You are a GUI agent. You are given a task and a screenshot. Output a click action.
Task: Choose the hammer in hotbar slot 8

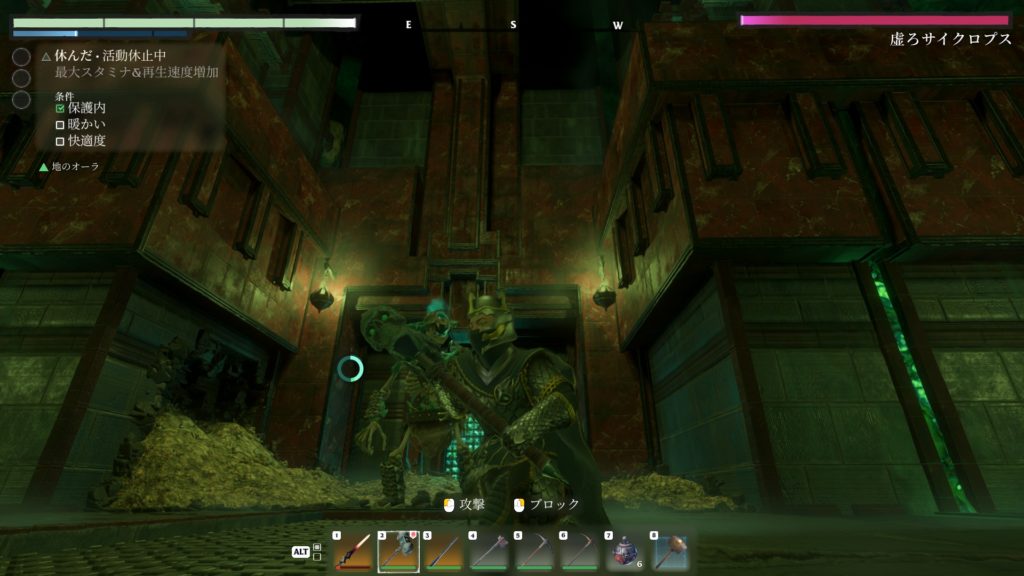[x=670, y=553]
